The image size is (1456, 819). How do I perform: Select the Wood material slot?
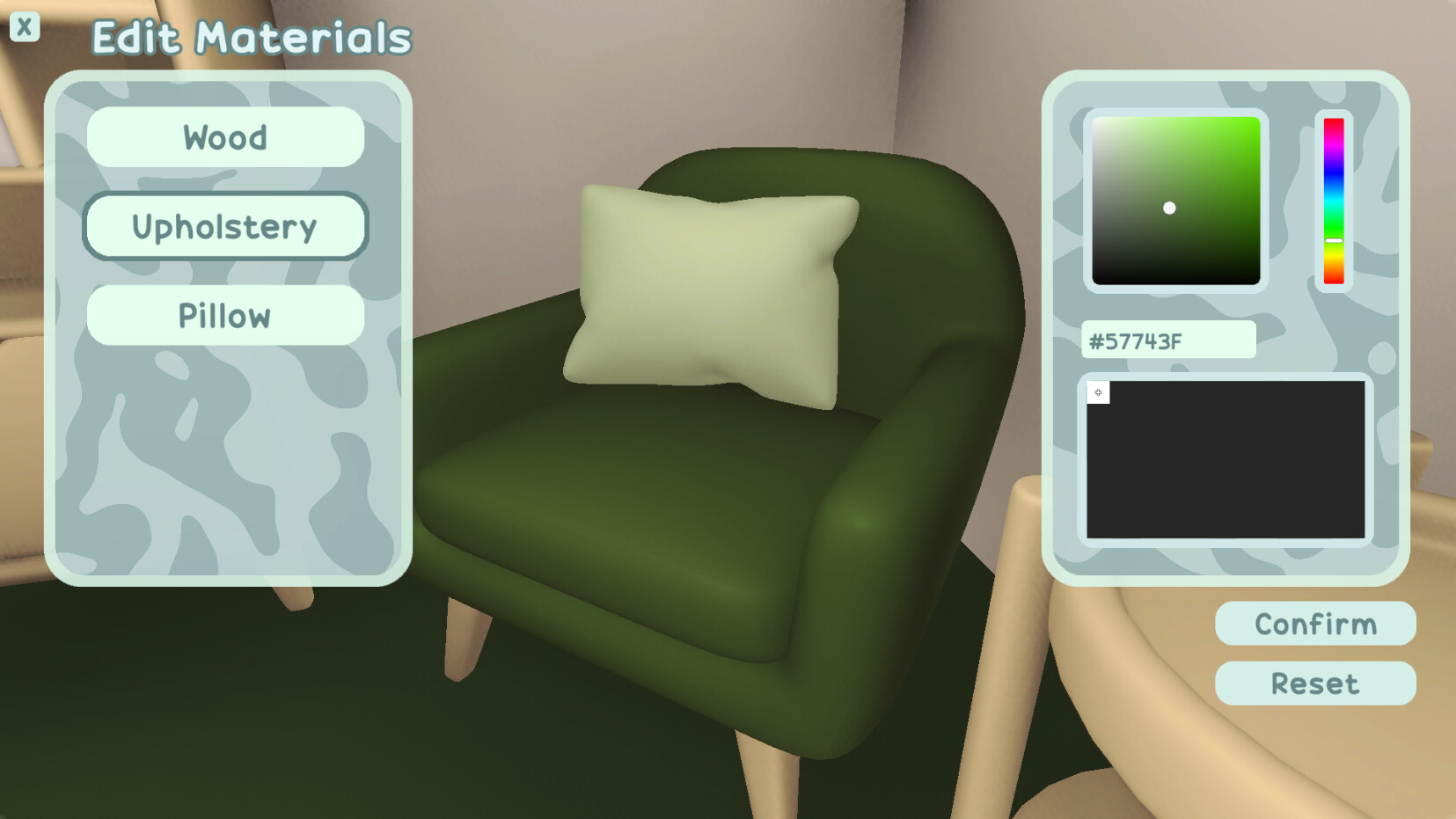225,137
